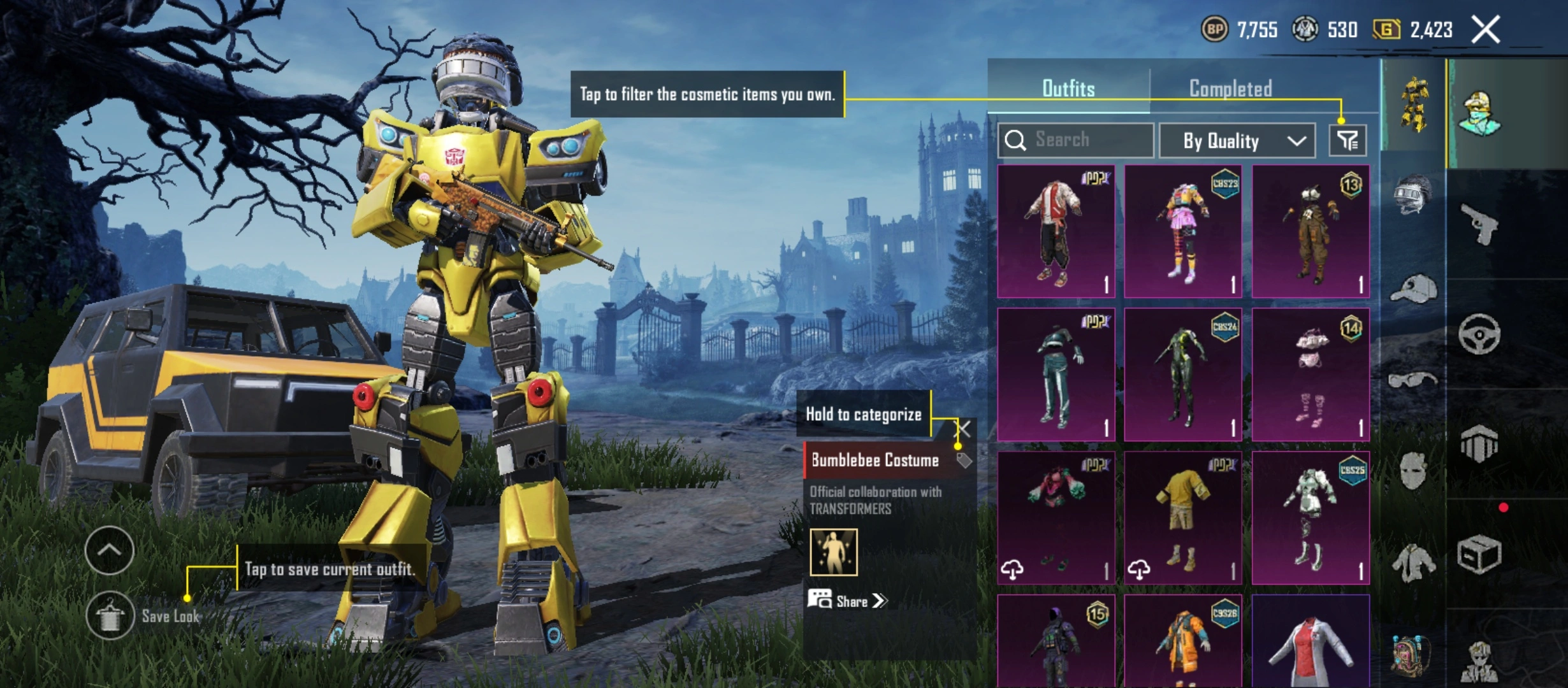Play the Bumblebee Costume emote thumbnail
1568x688 pixels.
coord(833,552)
